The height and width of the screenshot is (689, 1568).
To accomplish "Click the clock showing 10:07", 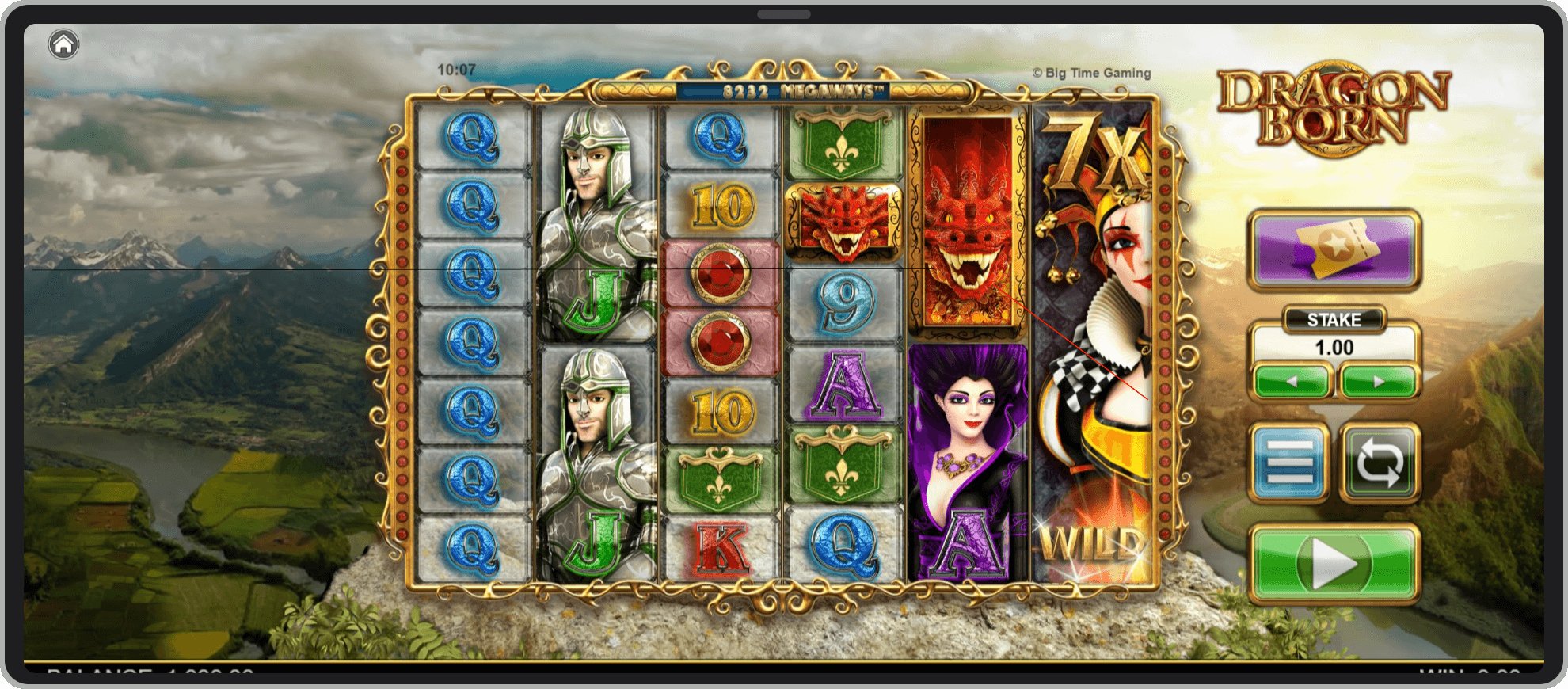I will [455, 69].
